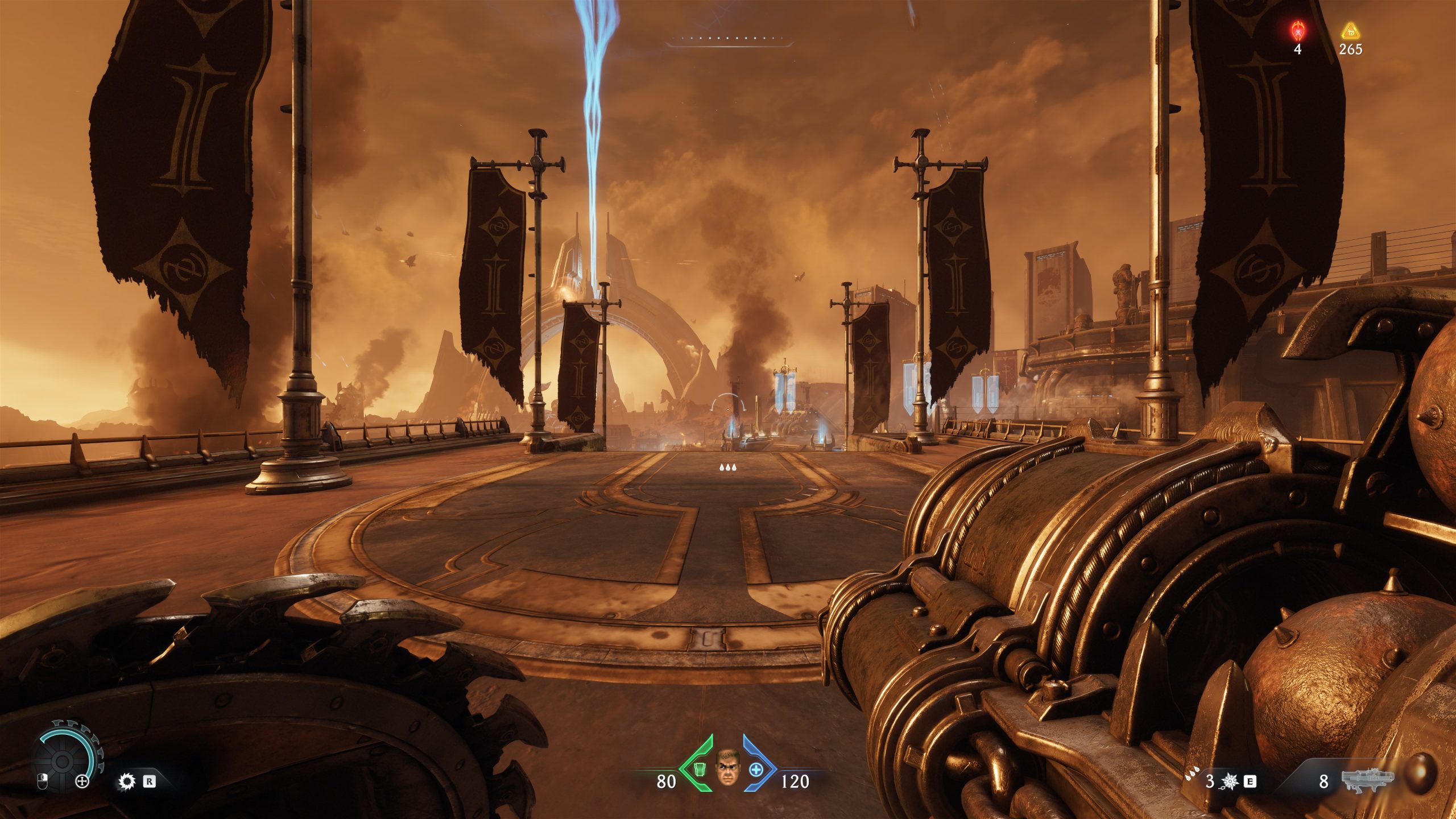Click the red glowing demonic icon
Viewport: 1456px width, 819px height.
pyautogui.click(x=1297, y=30)
